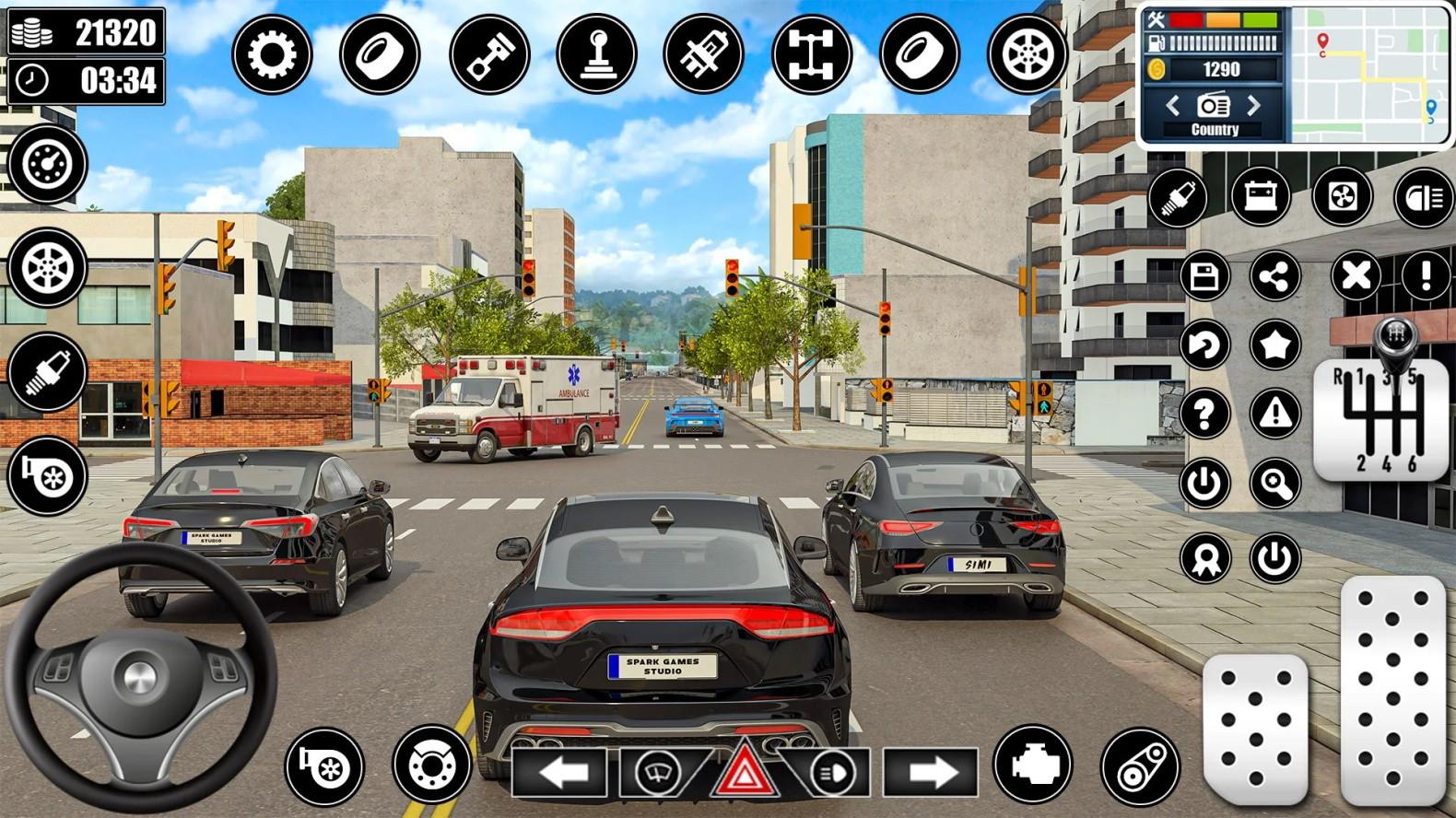Viewport: 1456px width, 818px height.
Task: Show help with question mark button
Action: click(x=1204, y=414)
